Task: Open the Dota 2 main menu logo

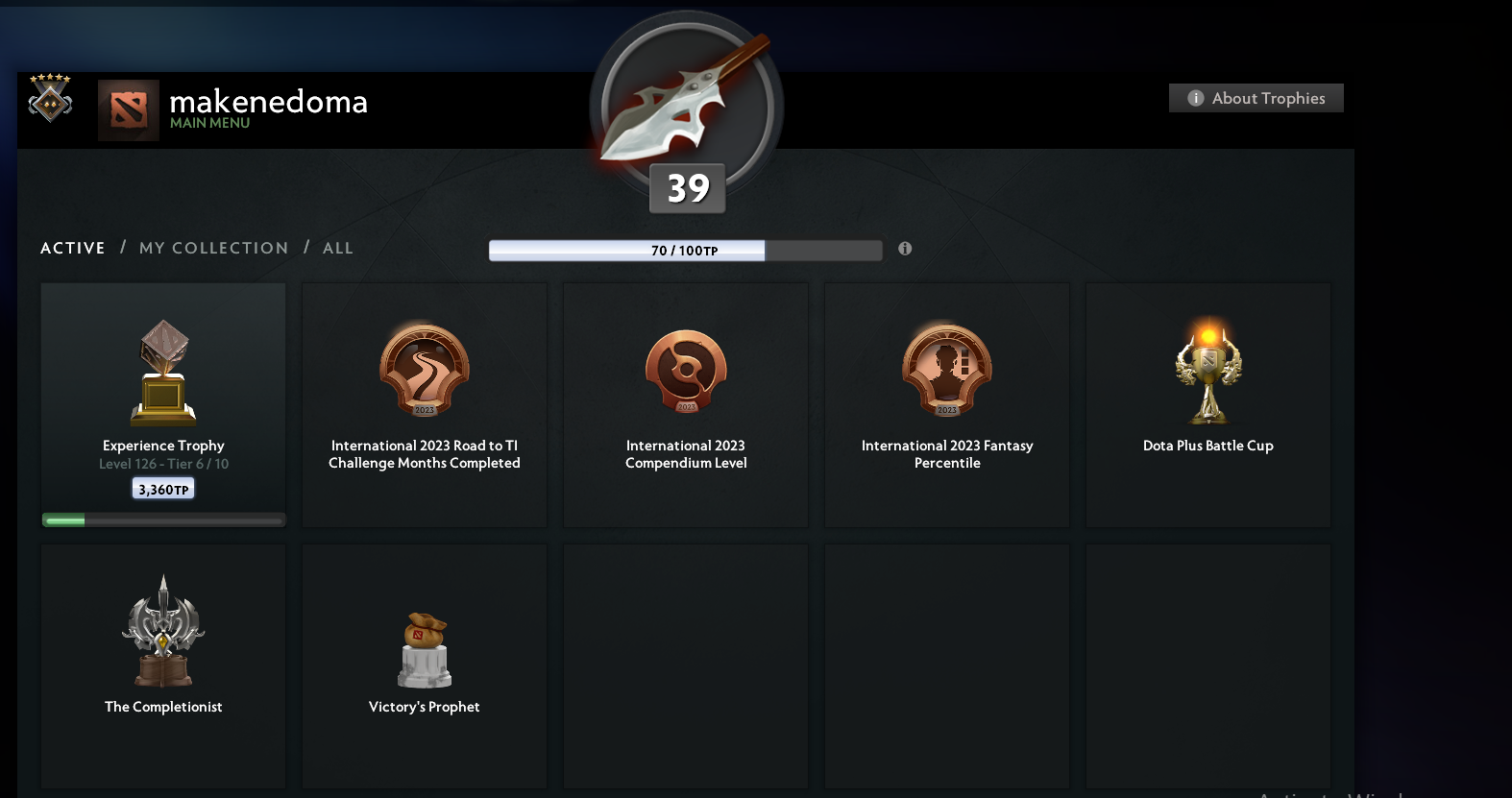Action: point(128,109)
